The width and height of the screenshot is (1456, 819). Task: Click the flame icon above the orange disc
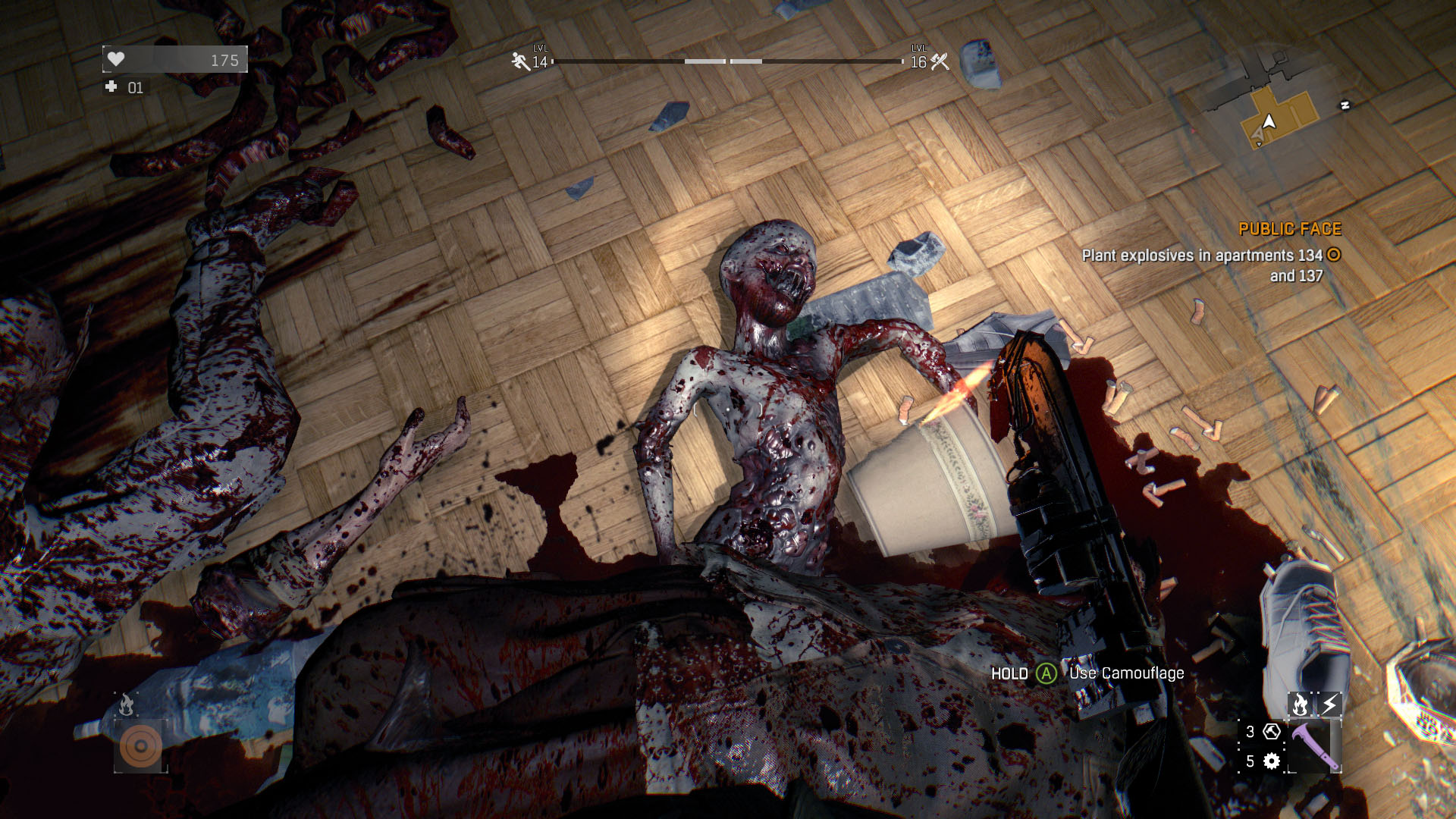126,705
